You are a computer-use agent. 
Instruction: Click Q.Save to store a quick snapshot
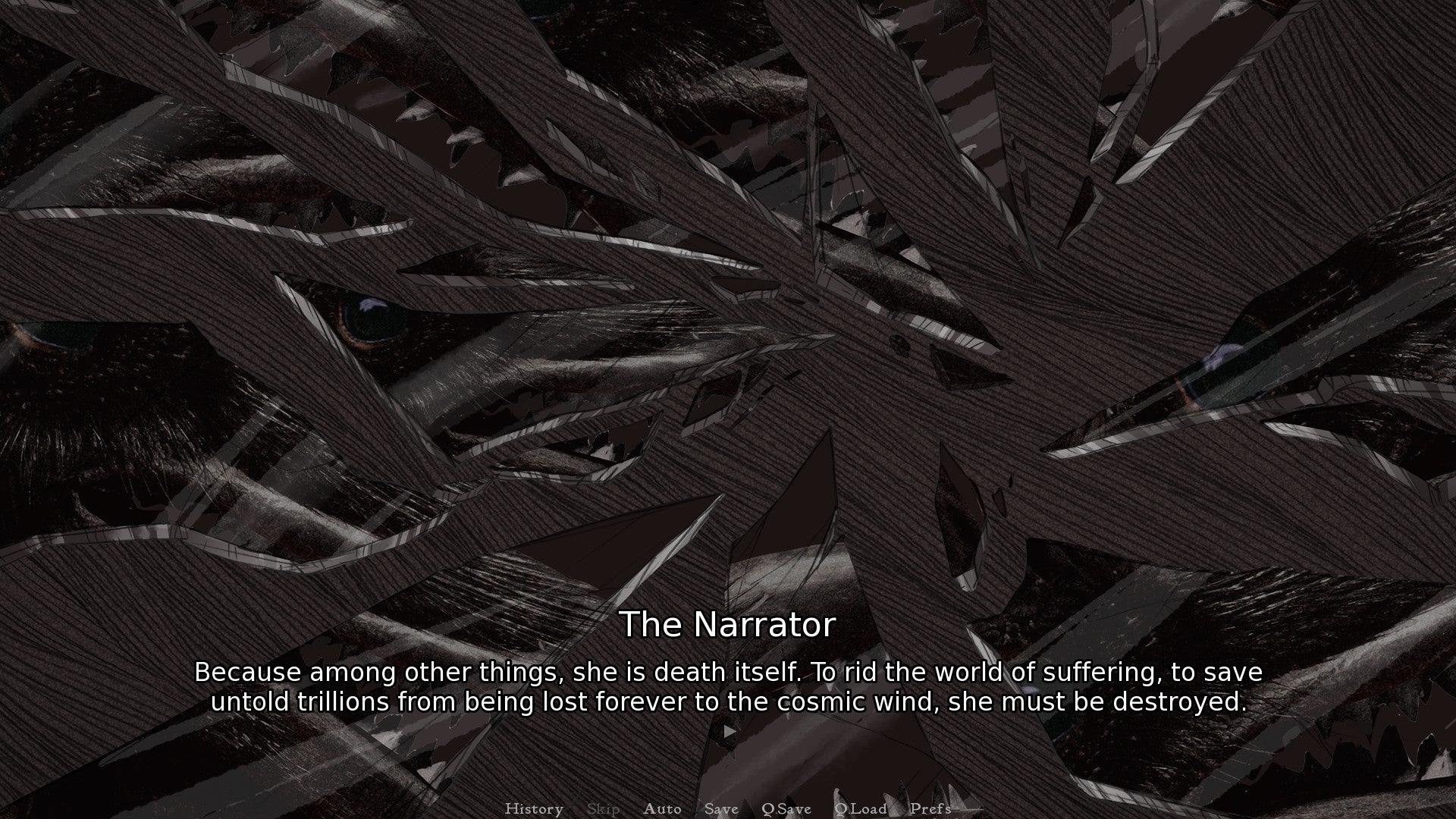(786, 808)
